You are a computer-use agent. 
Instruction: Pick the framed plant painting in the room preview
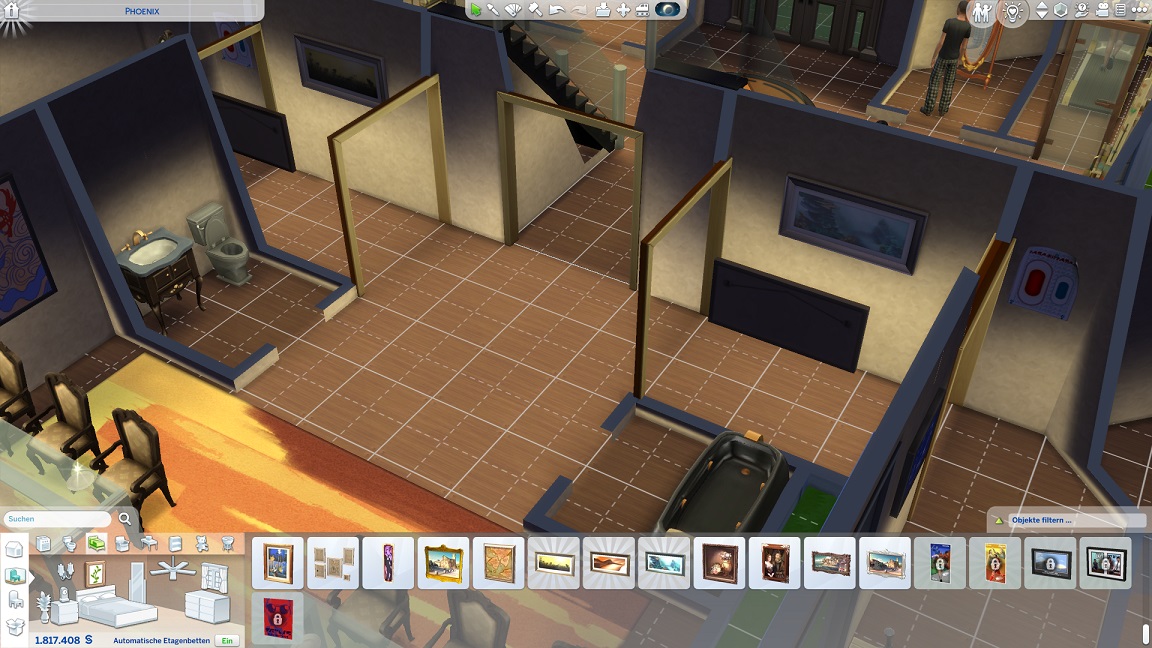point(96,574)
